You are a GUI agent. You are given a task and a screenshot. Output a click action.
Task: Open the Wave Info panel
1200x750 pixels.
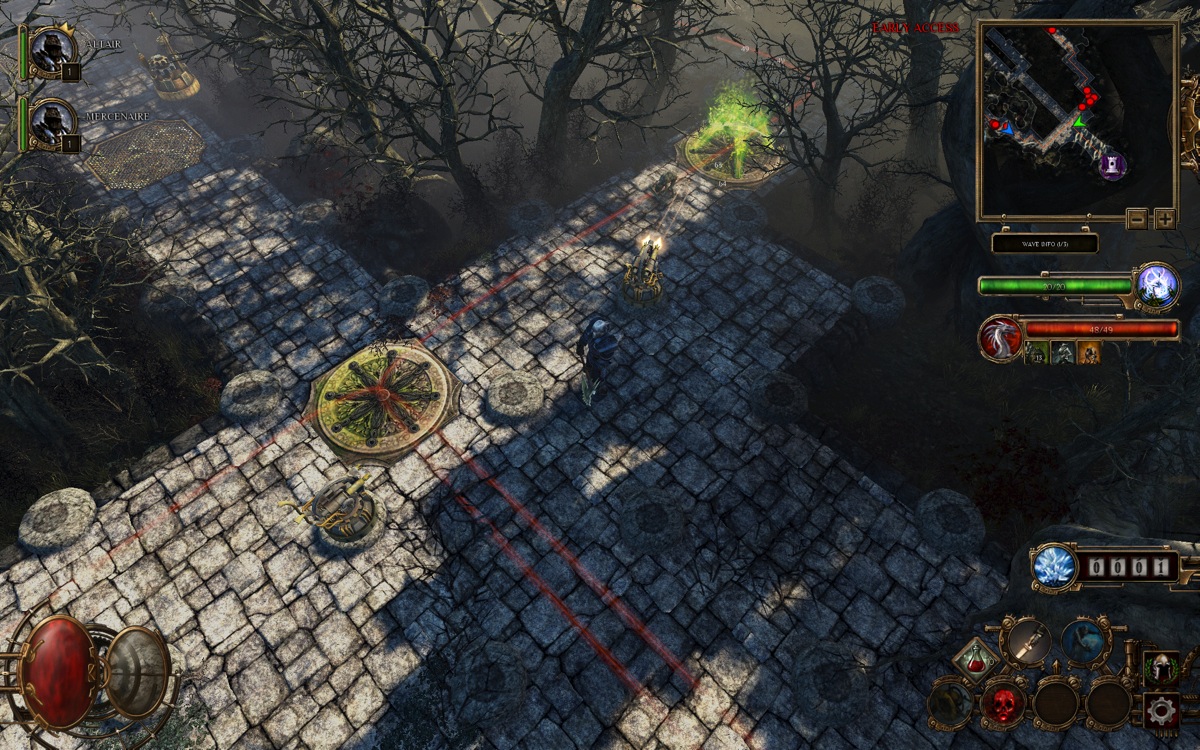pos(1045,243)
